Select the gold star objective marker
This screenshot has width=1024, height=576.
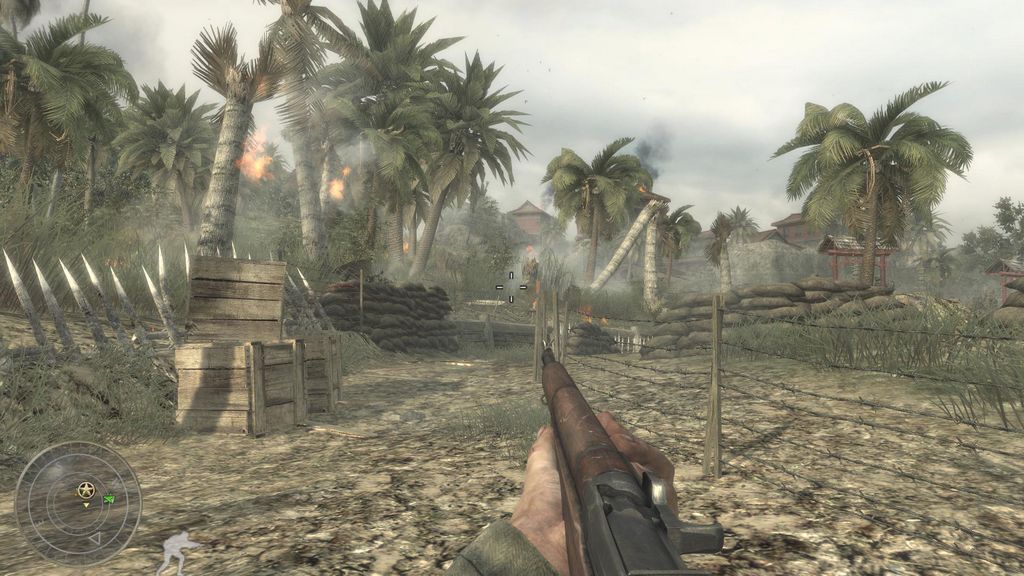[86, 490]
